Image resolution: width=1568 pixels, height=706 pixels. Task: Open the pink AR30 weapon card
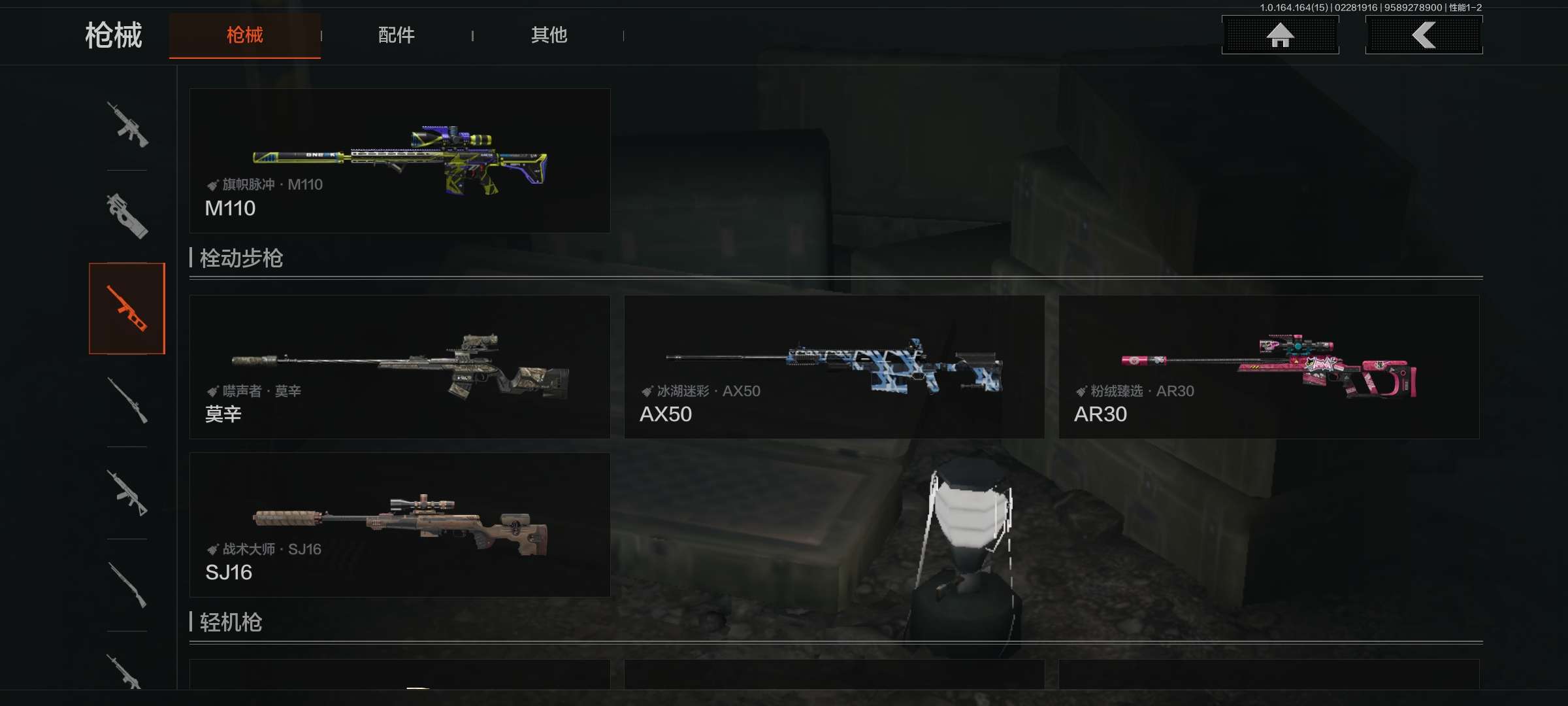point(1268,367)
